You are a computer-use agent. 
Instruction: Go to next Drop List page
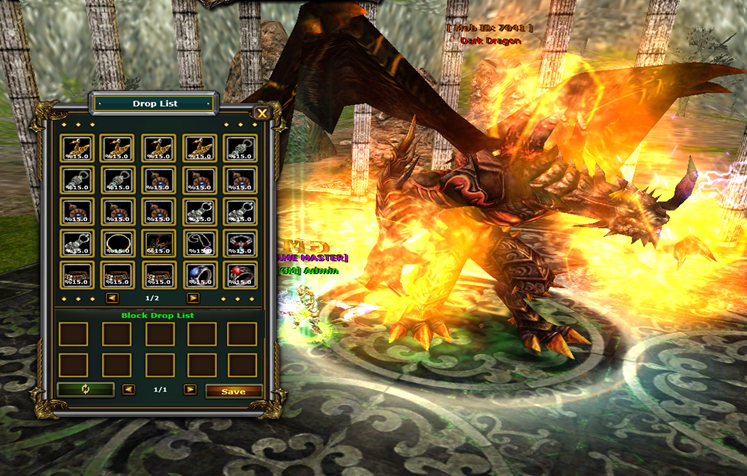click(193, 298)
